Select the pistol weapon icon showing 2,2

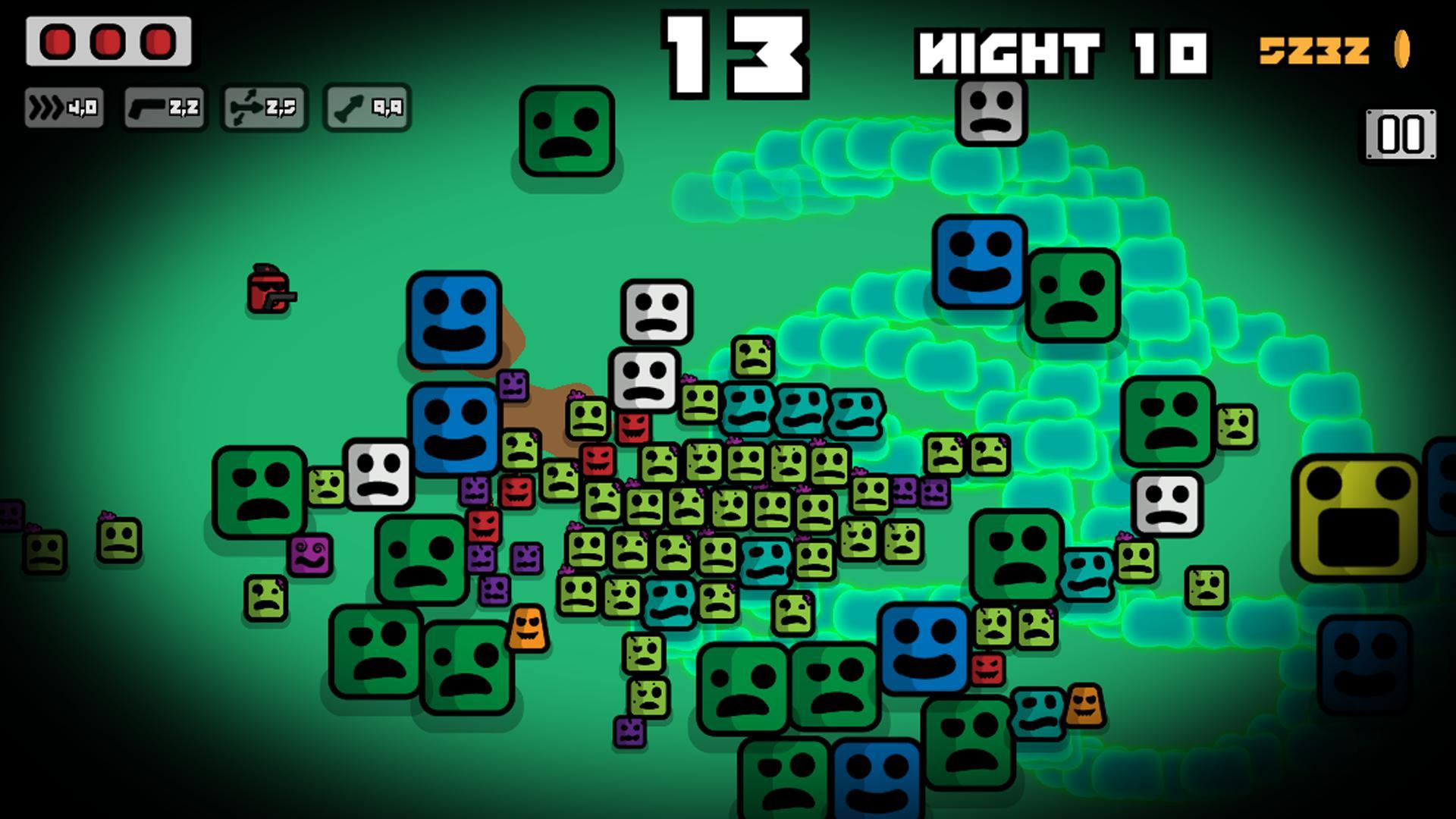[x=163, y=108]
